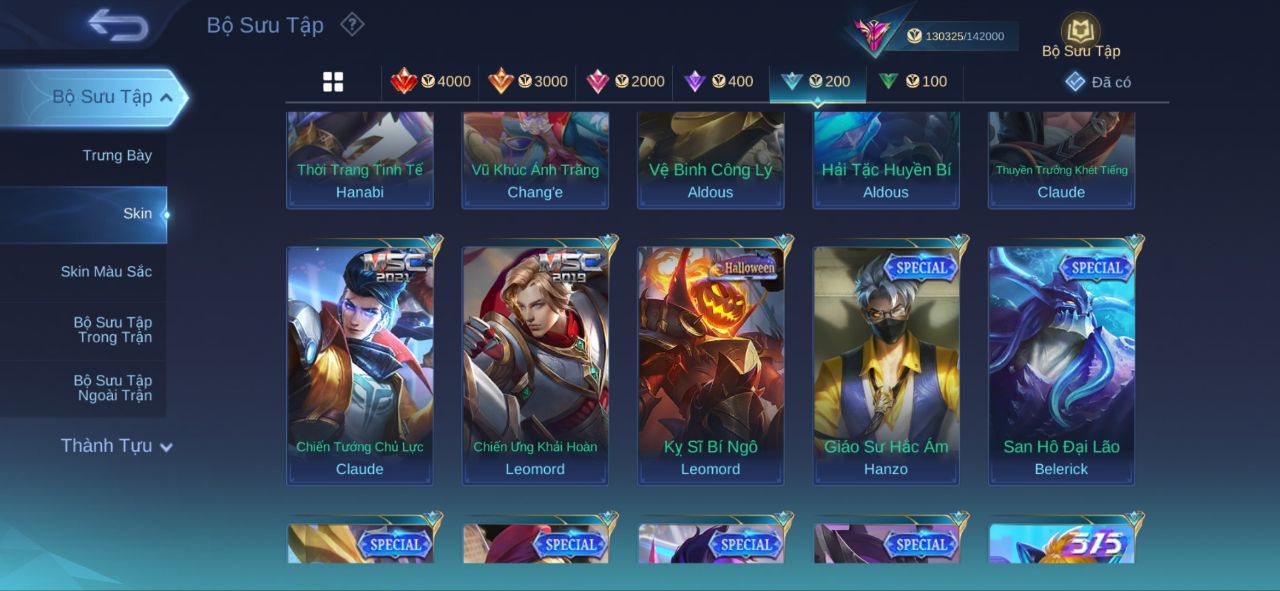Filter skins by the 2000 tier
The height and width of the screenshot is (591, 1280).
(x=625, y=82)
